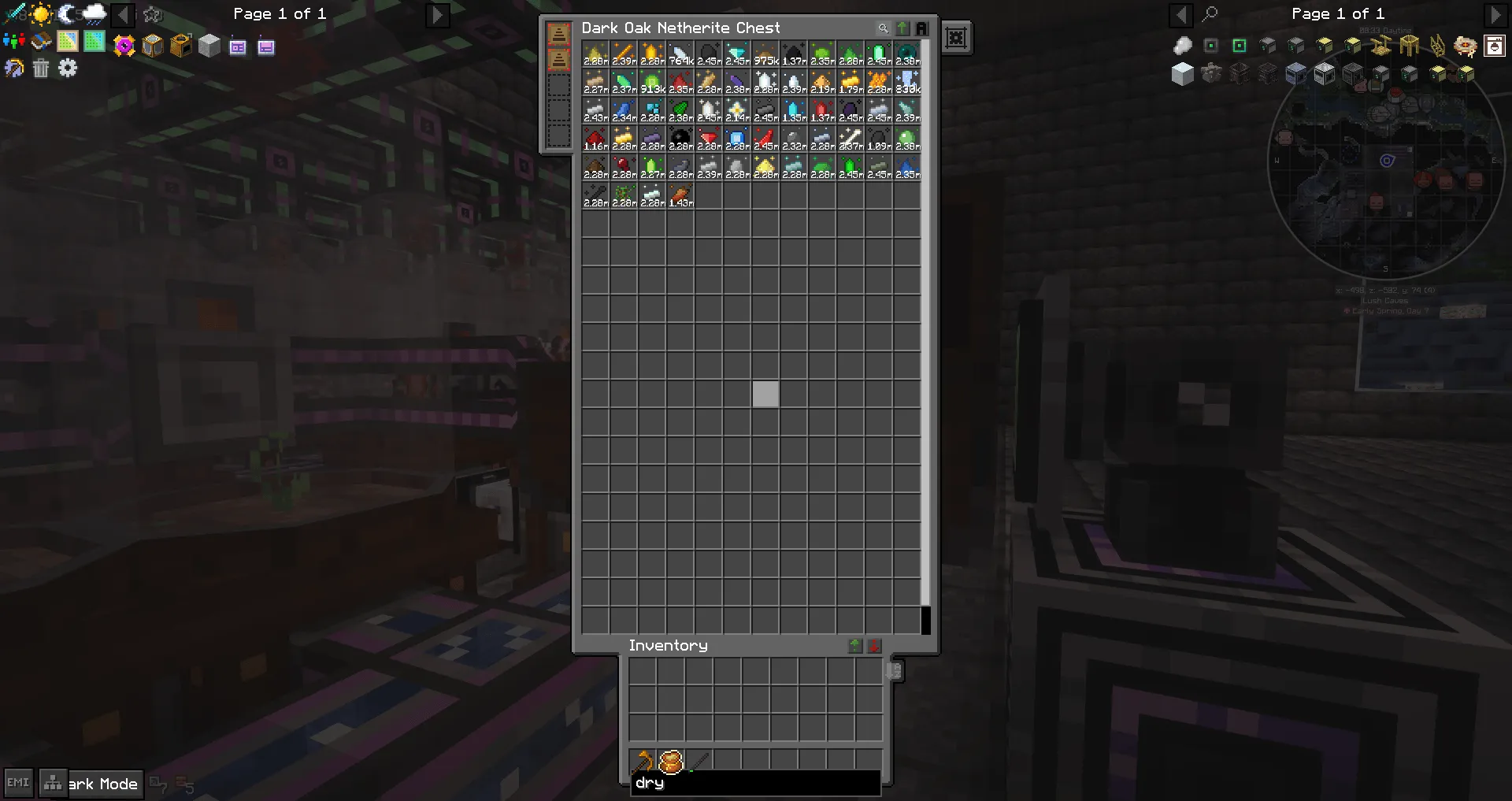Toggle the rain weather cloud icon
The height and width of the screenshot is (801, 1512).
(95, 13)
